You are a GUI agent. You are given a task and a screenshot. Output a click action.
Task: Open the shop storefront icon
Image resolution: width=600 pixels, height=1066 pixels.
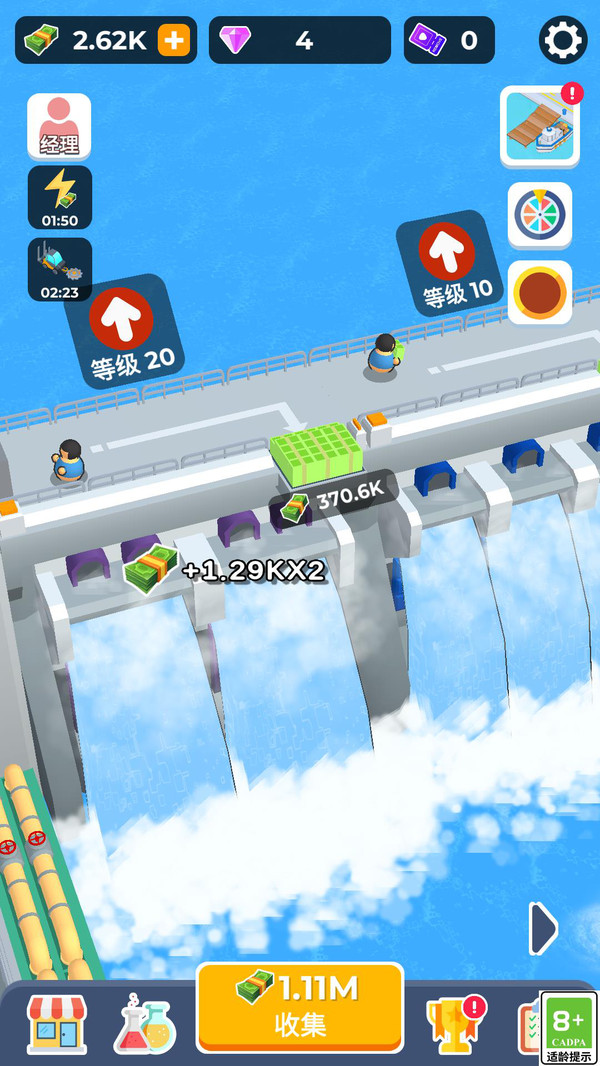[x=57, y=1023]
